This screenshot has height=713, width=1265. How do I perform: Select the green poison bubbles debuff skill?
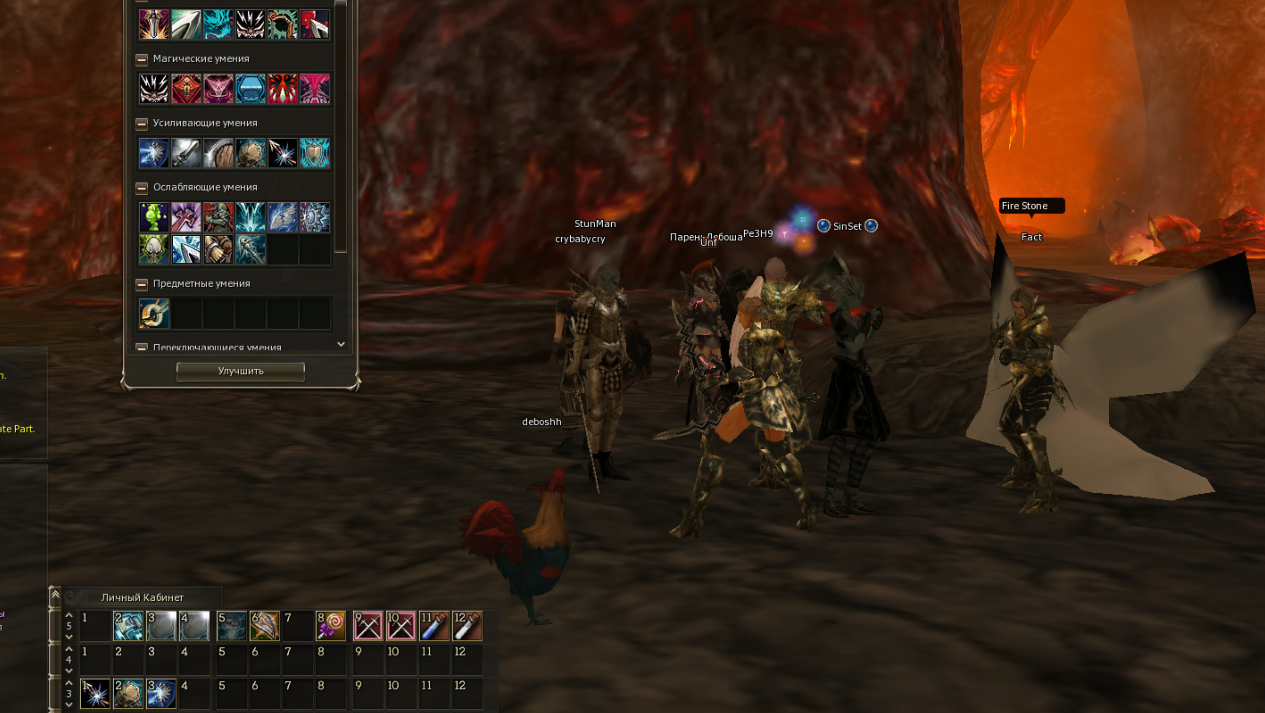coord(154,217)
